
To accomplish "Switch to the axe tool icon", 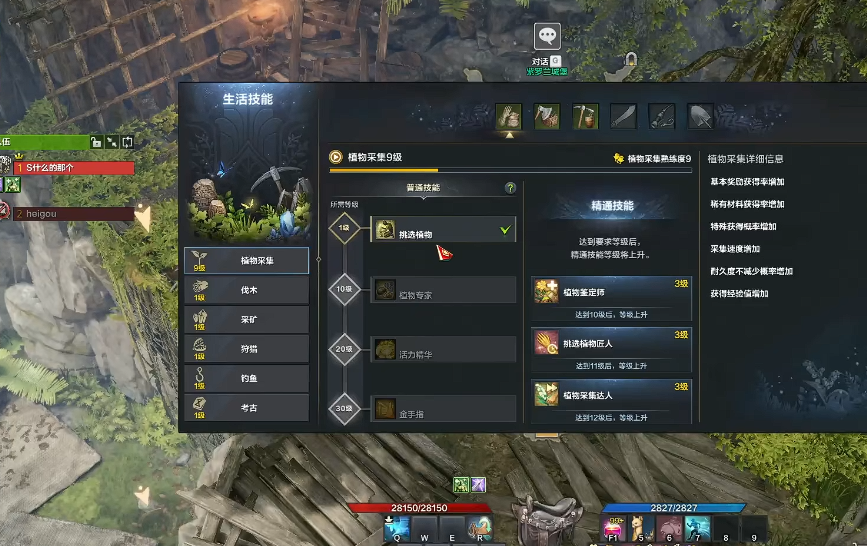I will (x=547, y=117).
